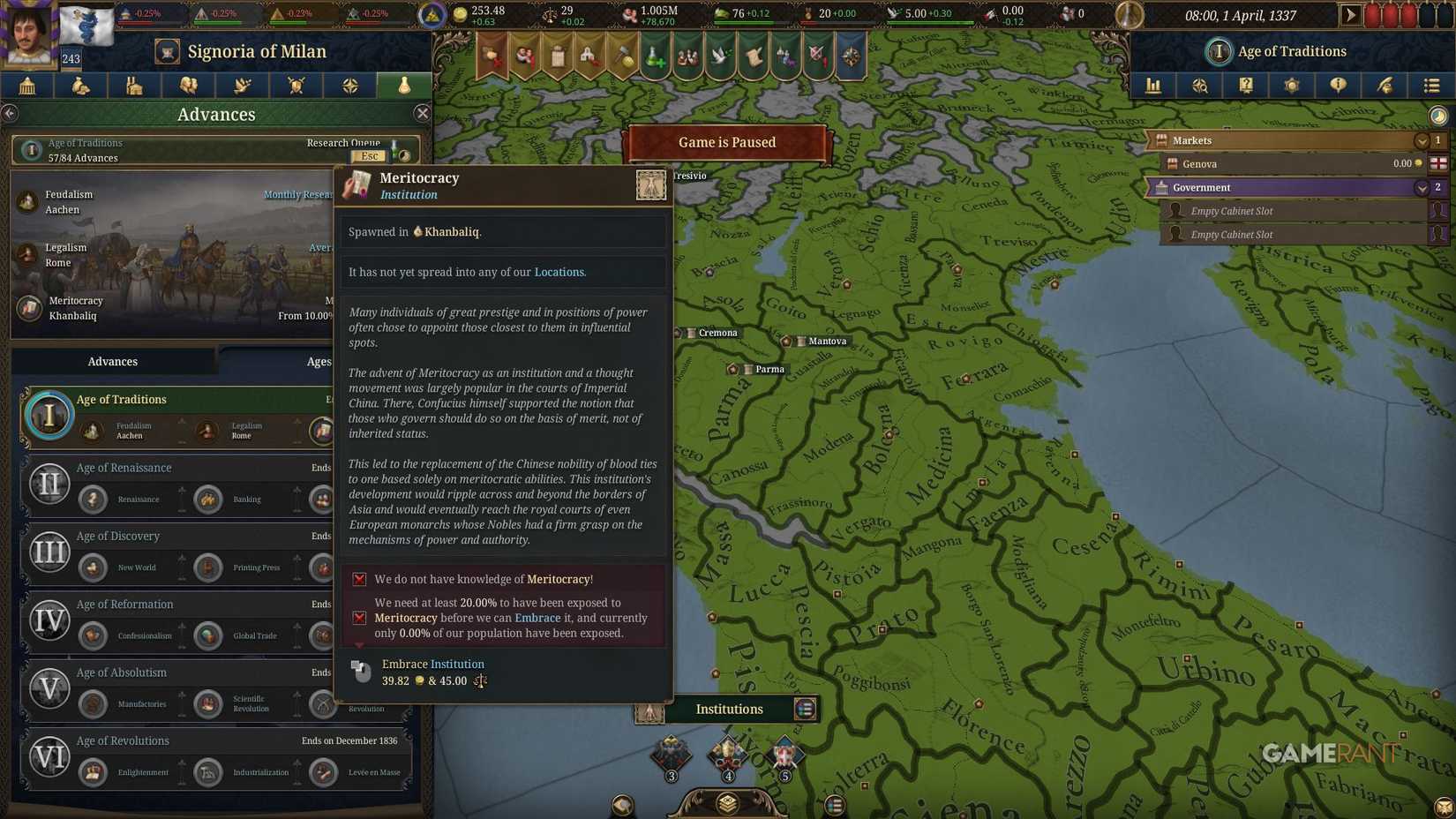Open the Institutions icon beside the Institutions banner

coord(804,709)
